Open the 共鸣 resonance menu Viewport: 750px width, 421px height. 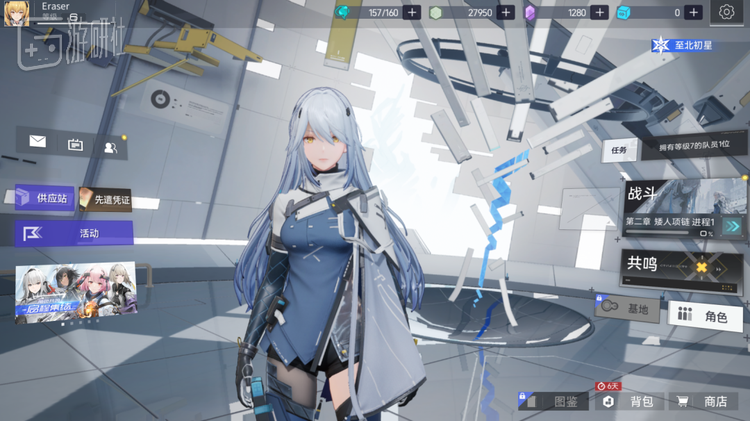coord(685,266)
